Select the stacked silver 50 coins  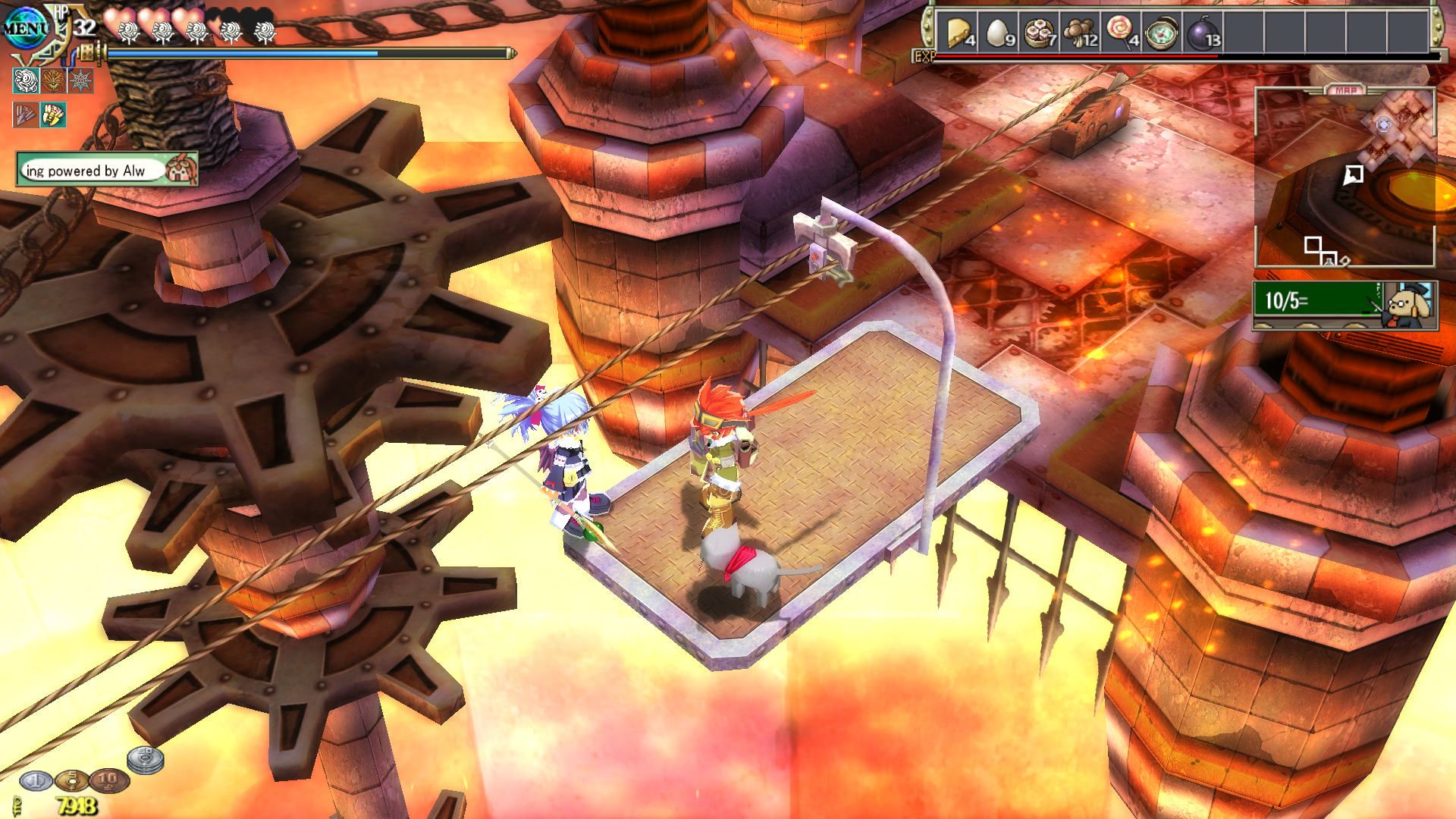(145, 759)
